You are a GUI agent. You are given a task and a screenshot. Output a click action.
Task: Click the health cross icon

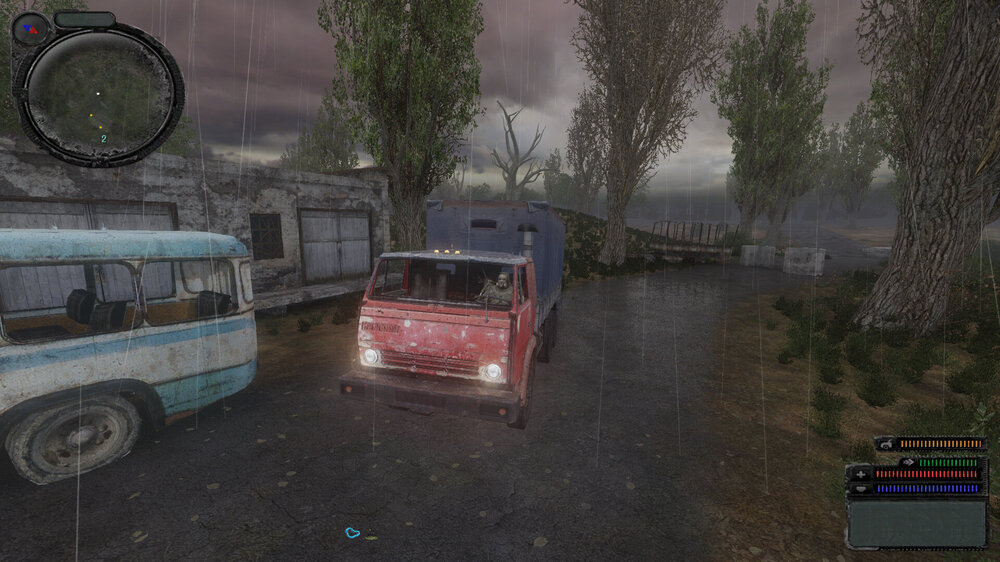860,474
